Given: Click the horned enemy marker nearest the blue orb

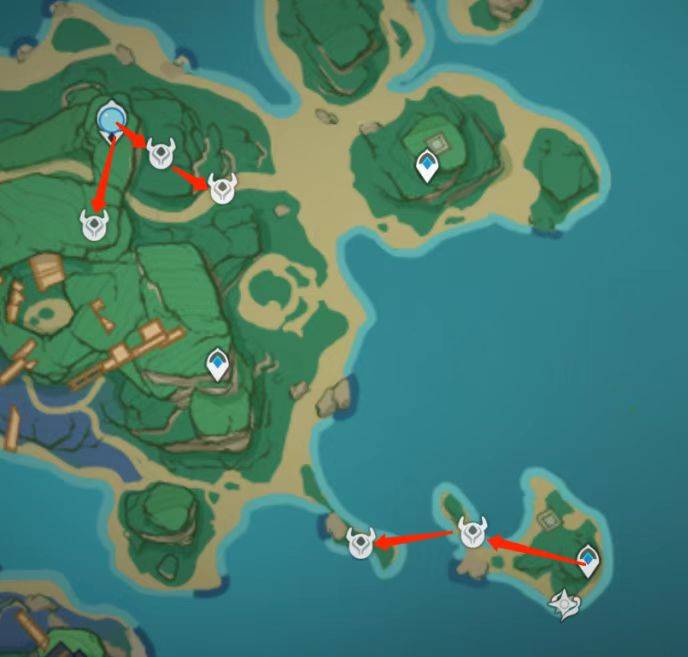Looking at the screenshot, I should click(x=160, y=153).
